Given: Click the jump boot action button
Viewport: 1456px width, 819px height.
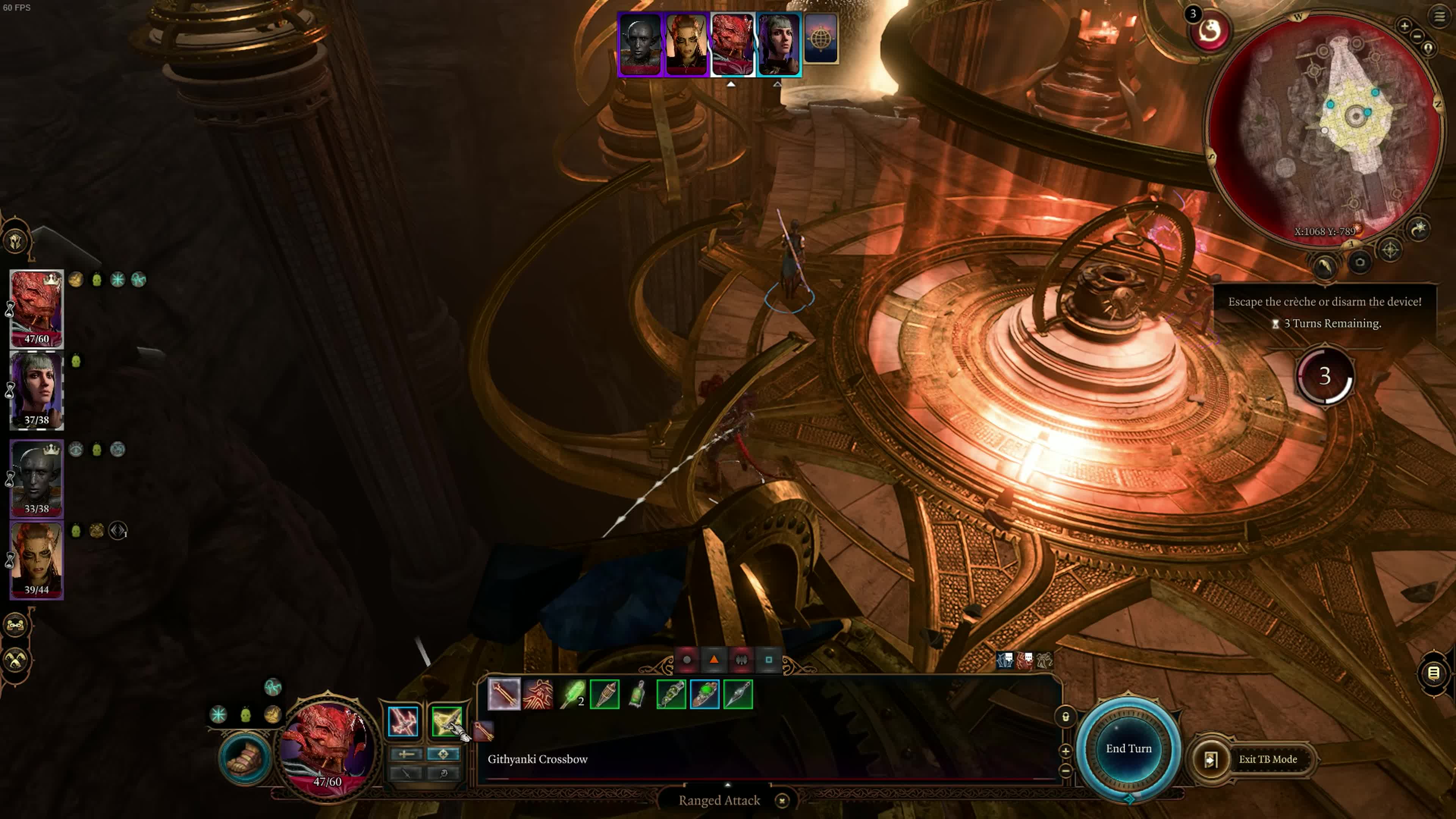Looking at the screenshot, I should coord(245,758).
